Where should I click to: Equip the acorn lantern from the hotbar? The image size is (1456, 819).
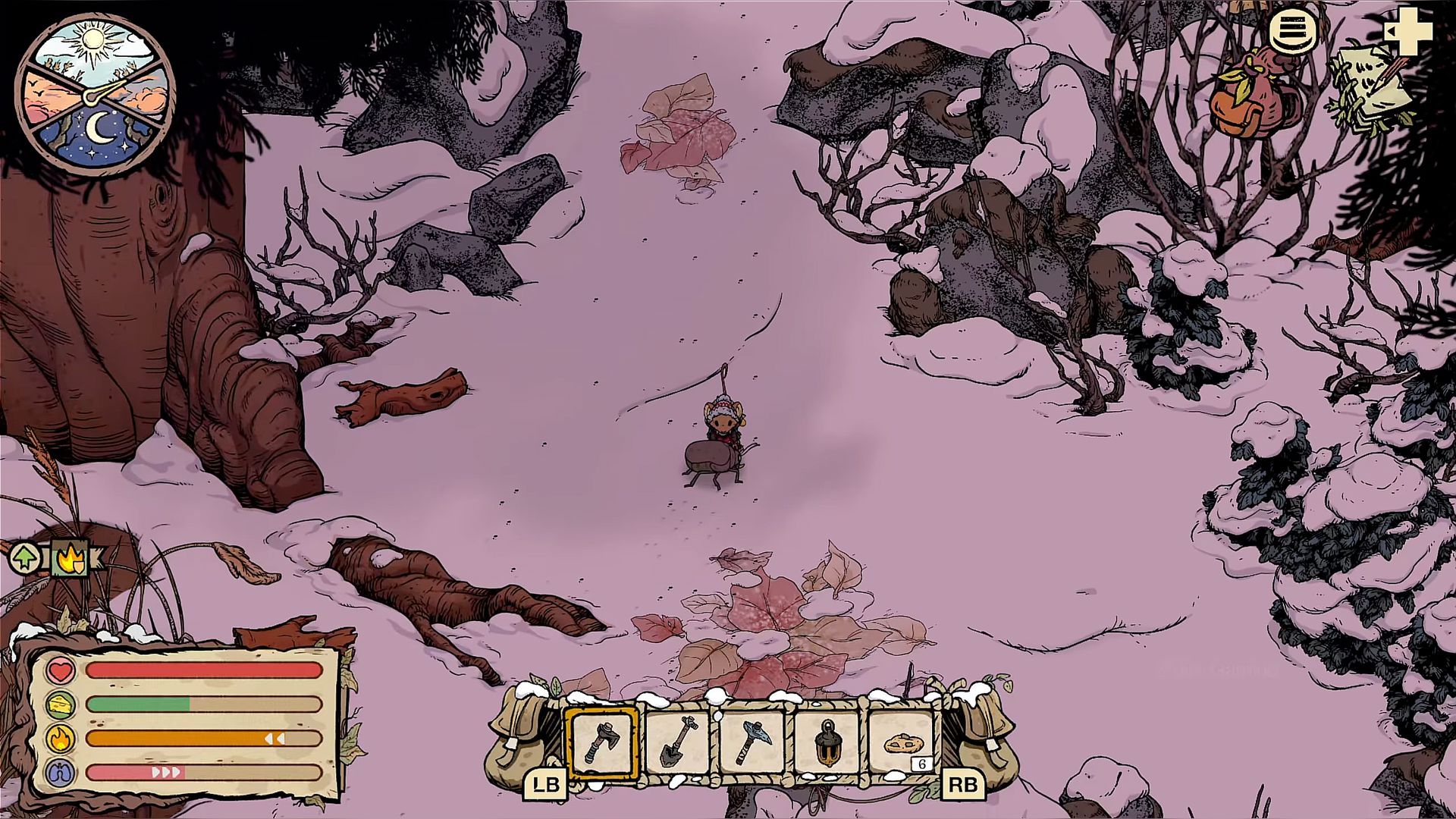pos(827,743)
